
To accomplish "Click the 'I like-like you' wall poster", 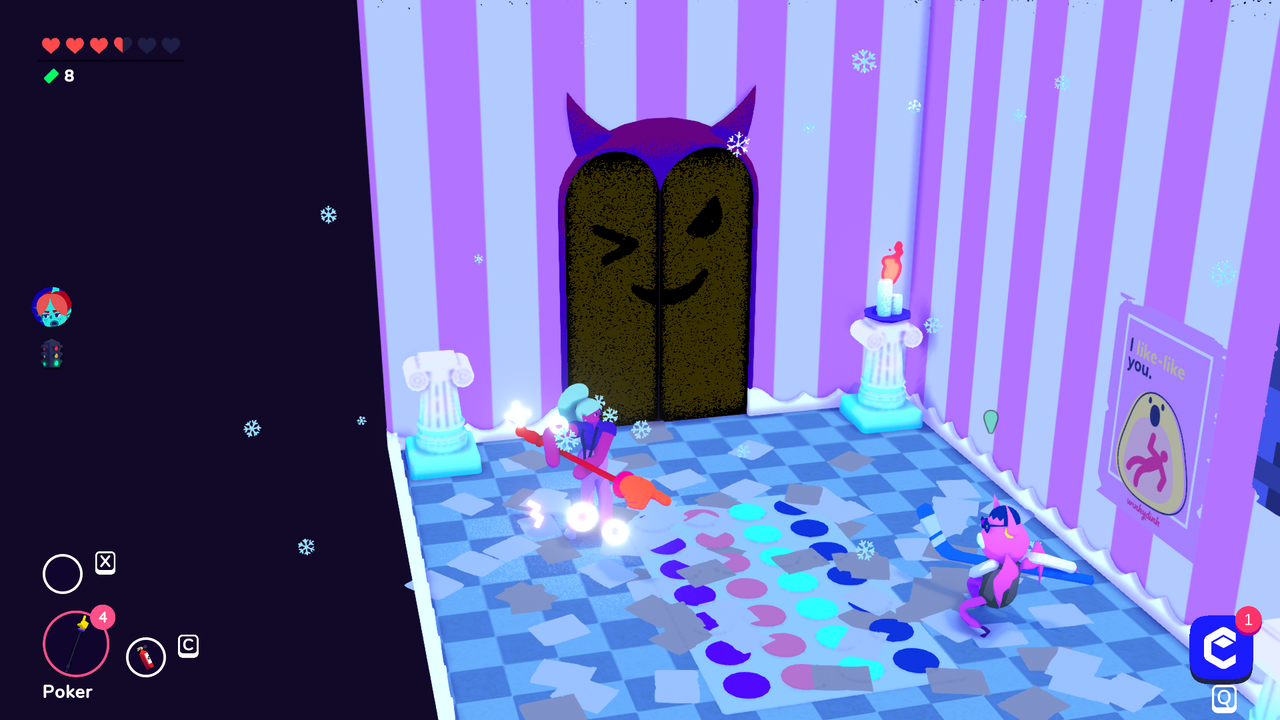I will click(x=1168, y=420).
